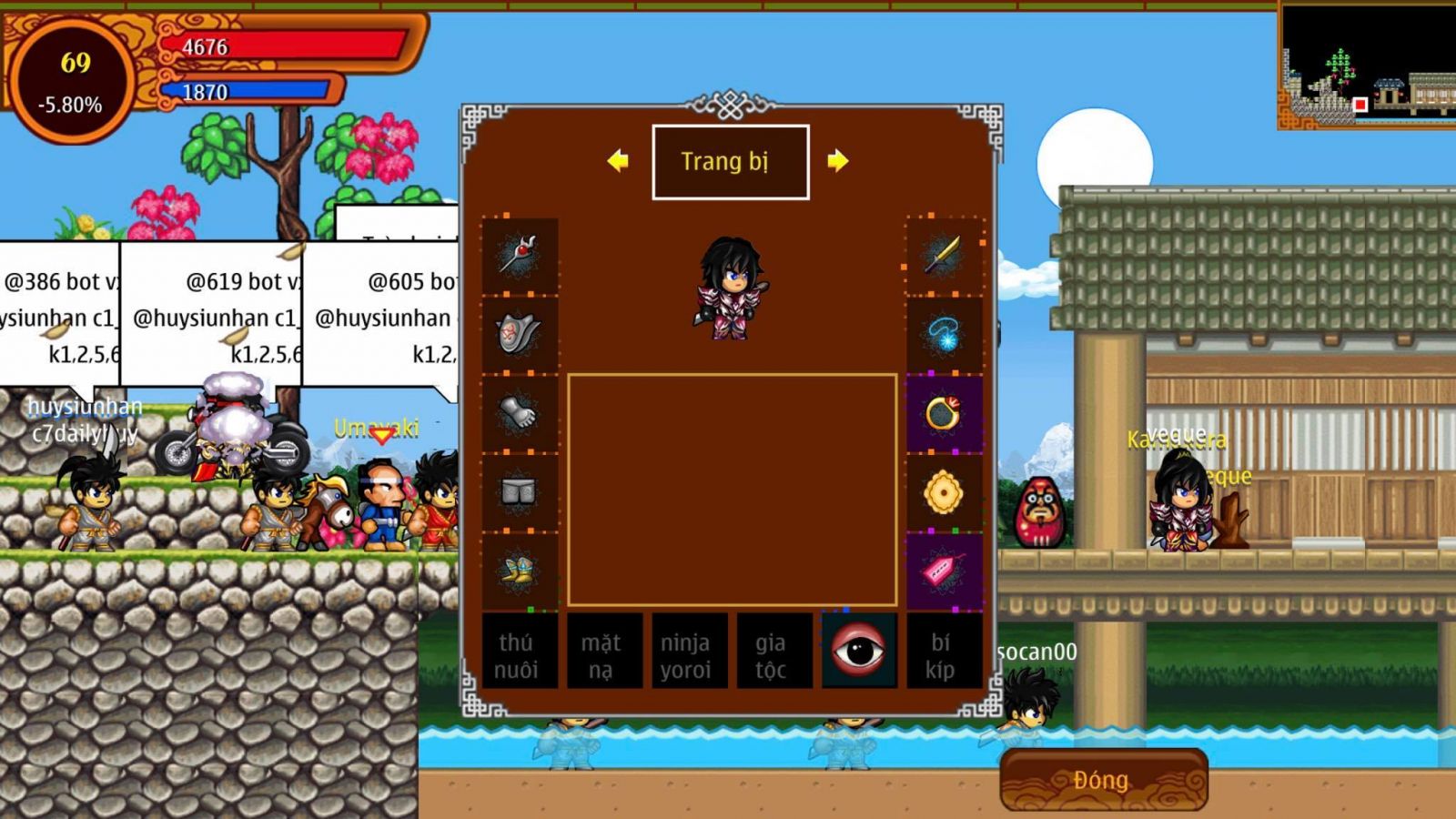Select the boots equipment slot

520,571
